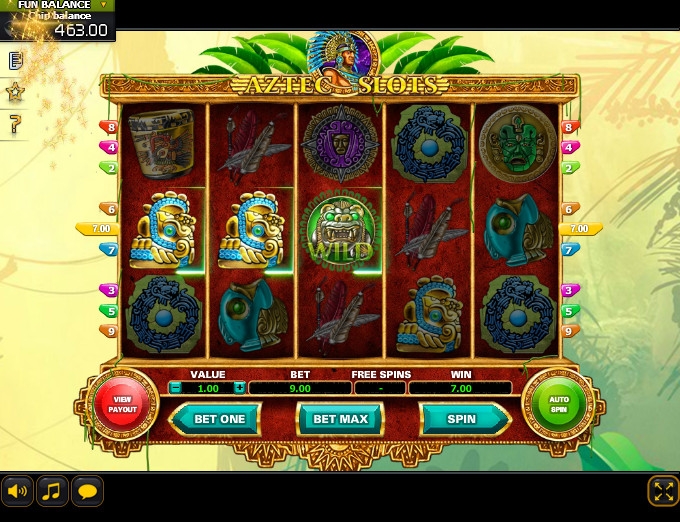Select payline 9 marker on right
680x522 pixels.
pyautogui.click(x=570, y=330)
